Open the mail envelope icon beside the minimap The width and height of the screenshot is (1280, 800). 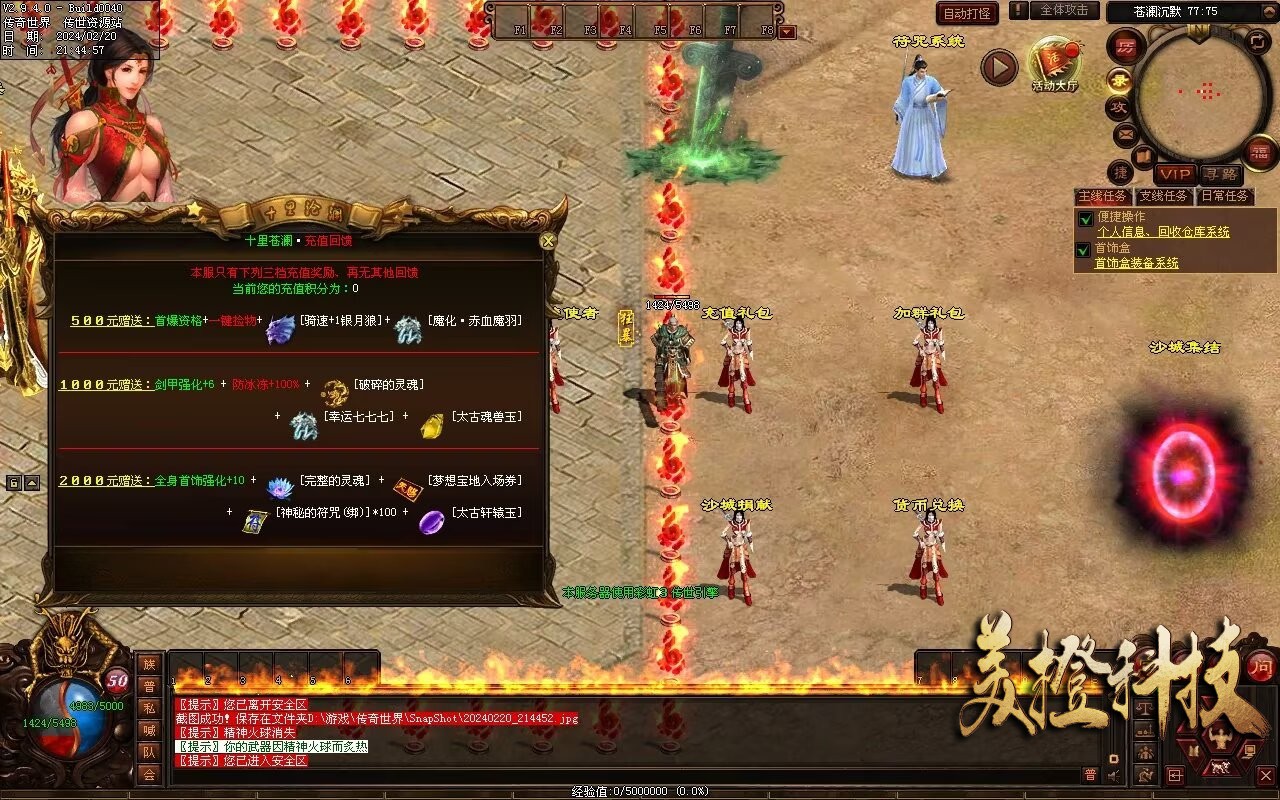[x=1125, y=133]
